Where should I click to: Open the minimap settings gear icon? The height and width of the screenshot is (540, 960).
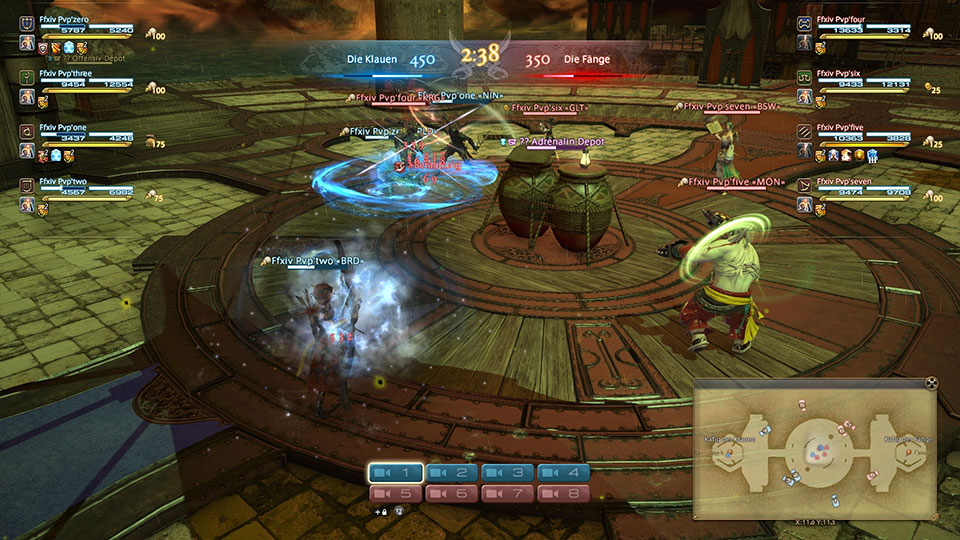931,383
